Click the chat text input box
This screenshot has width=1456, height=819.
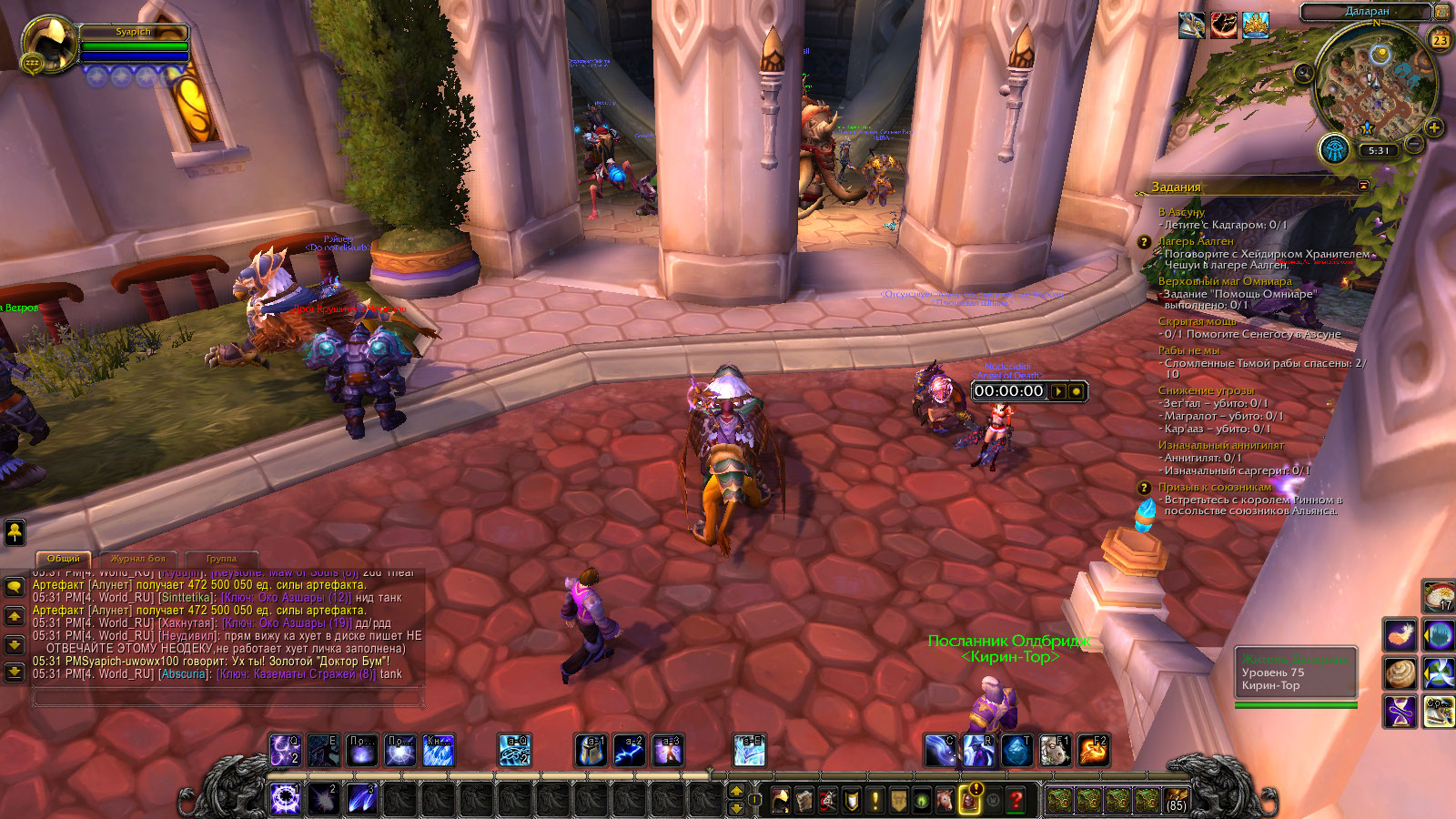pyautogui.click(x=227, y=698)
